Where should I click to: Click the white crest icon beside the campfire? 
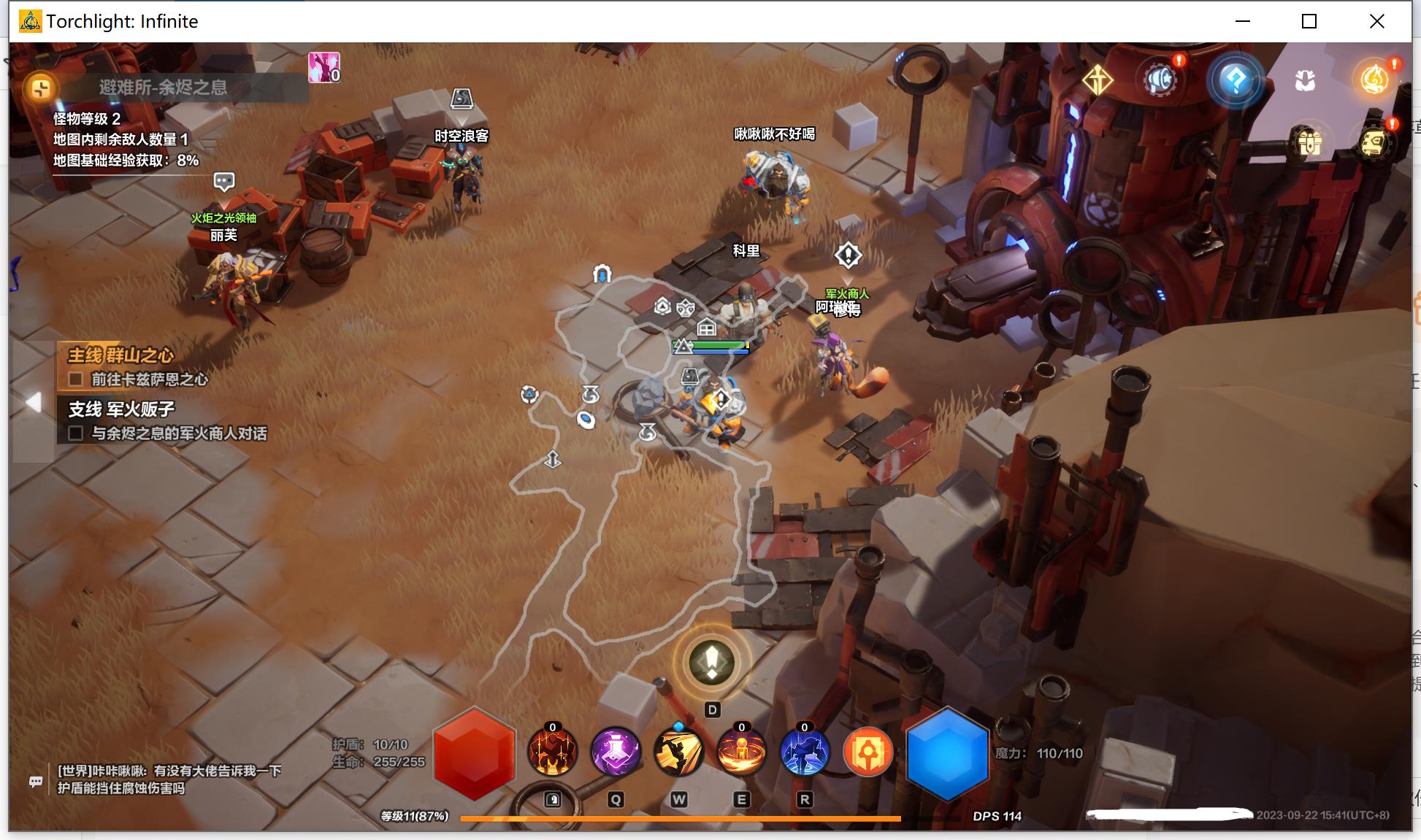click(x=1305, y=80)
